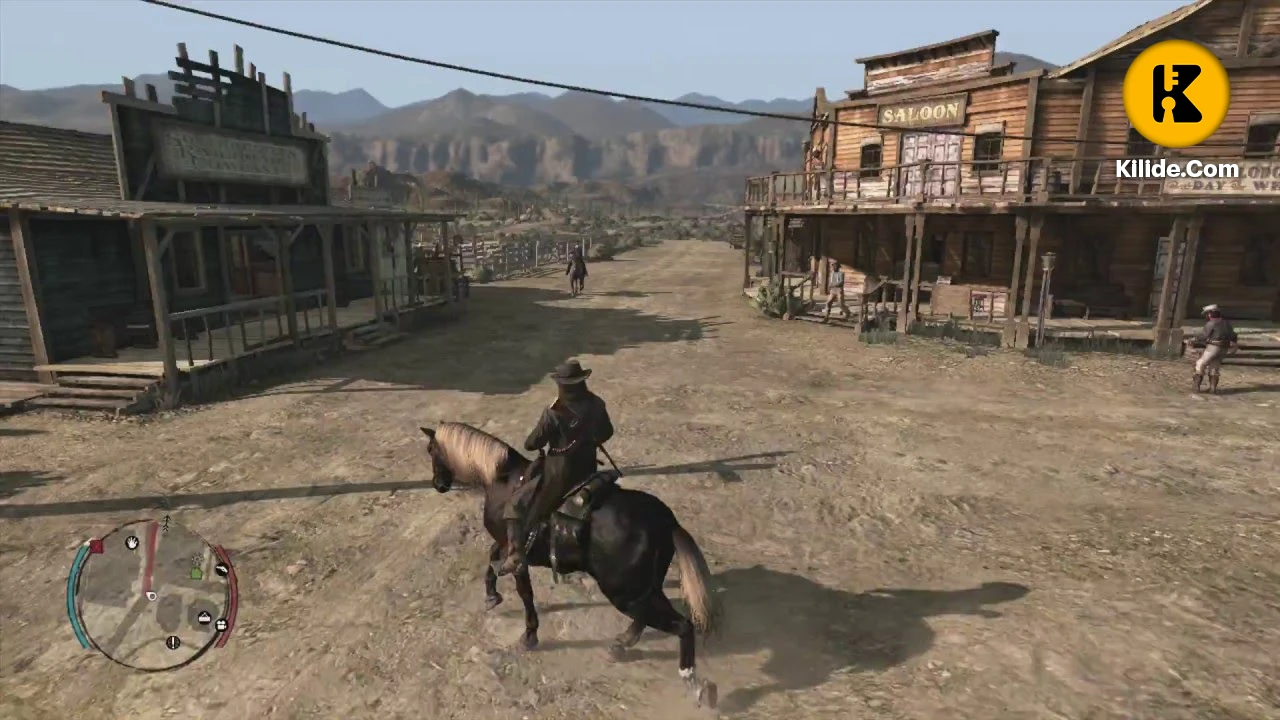
Task: Select the white player marker in minimap center
Action: 151,596
